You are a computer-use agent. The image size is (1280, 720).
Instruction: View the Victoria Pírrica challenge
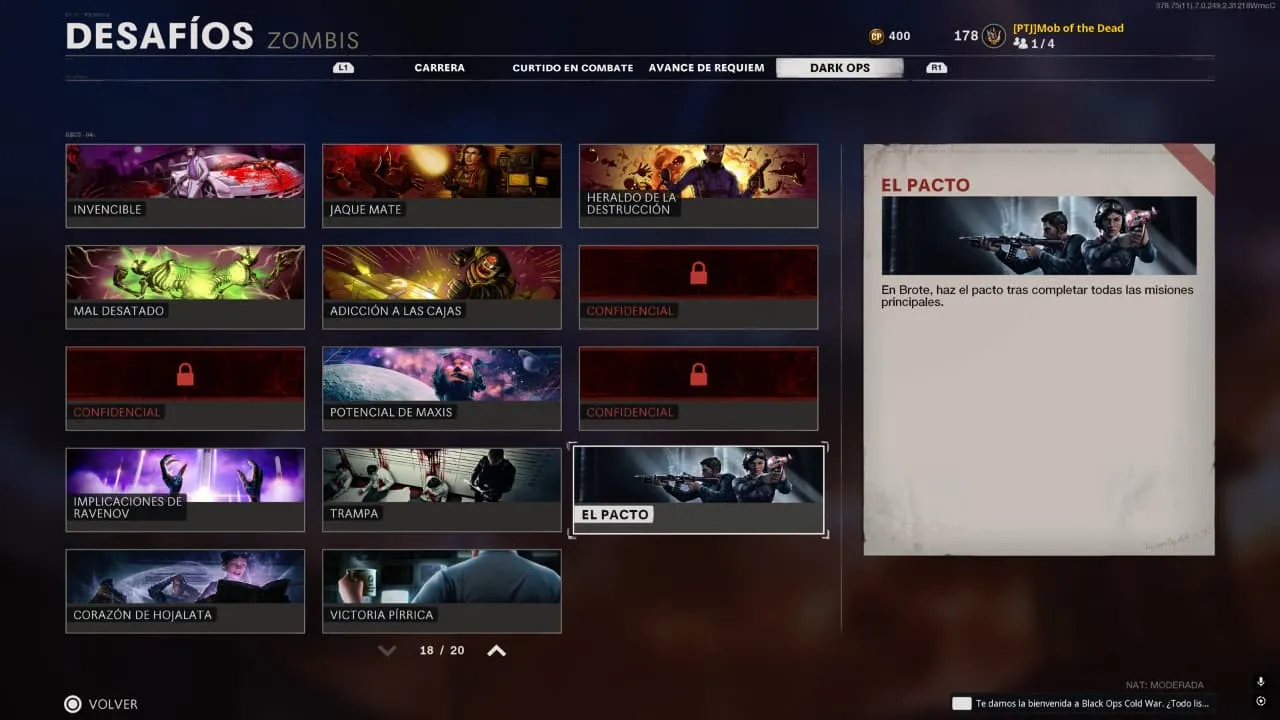click(x=441, y=590)
